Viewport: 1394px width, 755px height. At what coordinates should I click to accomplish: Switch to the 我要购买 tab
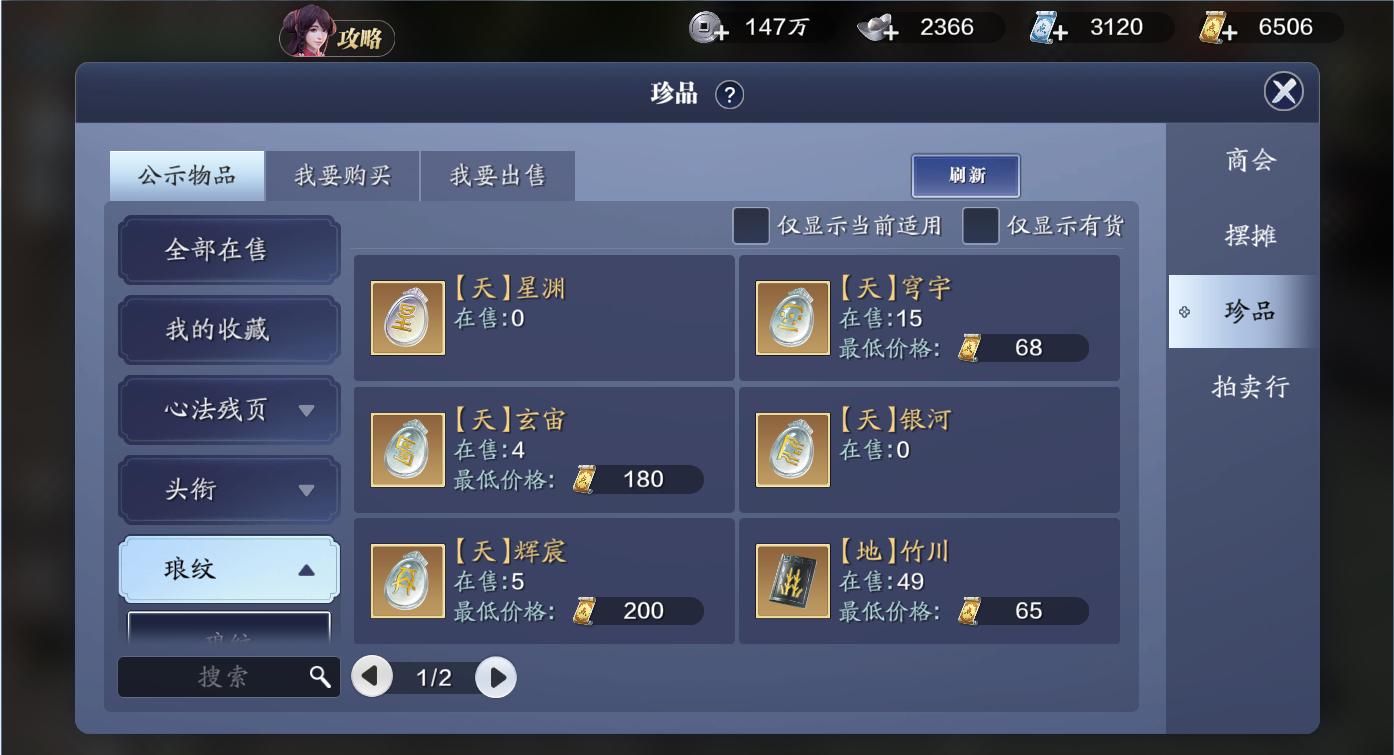[x=342, y=175]
